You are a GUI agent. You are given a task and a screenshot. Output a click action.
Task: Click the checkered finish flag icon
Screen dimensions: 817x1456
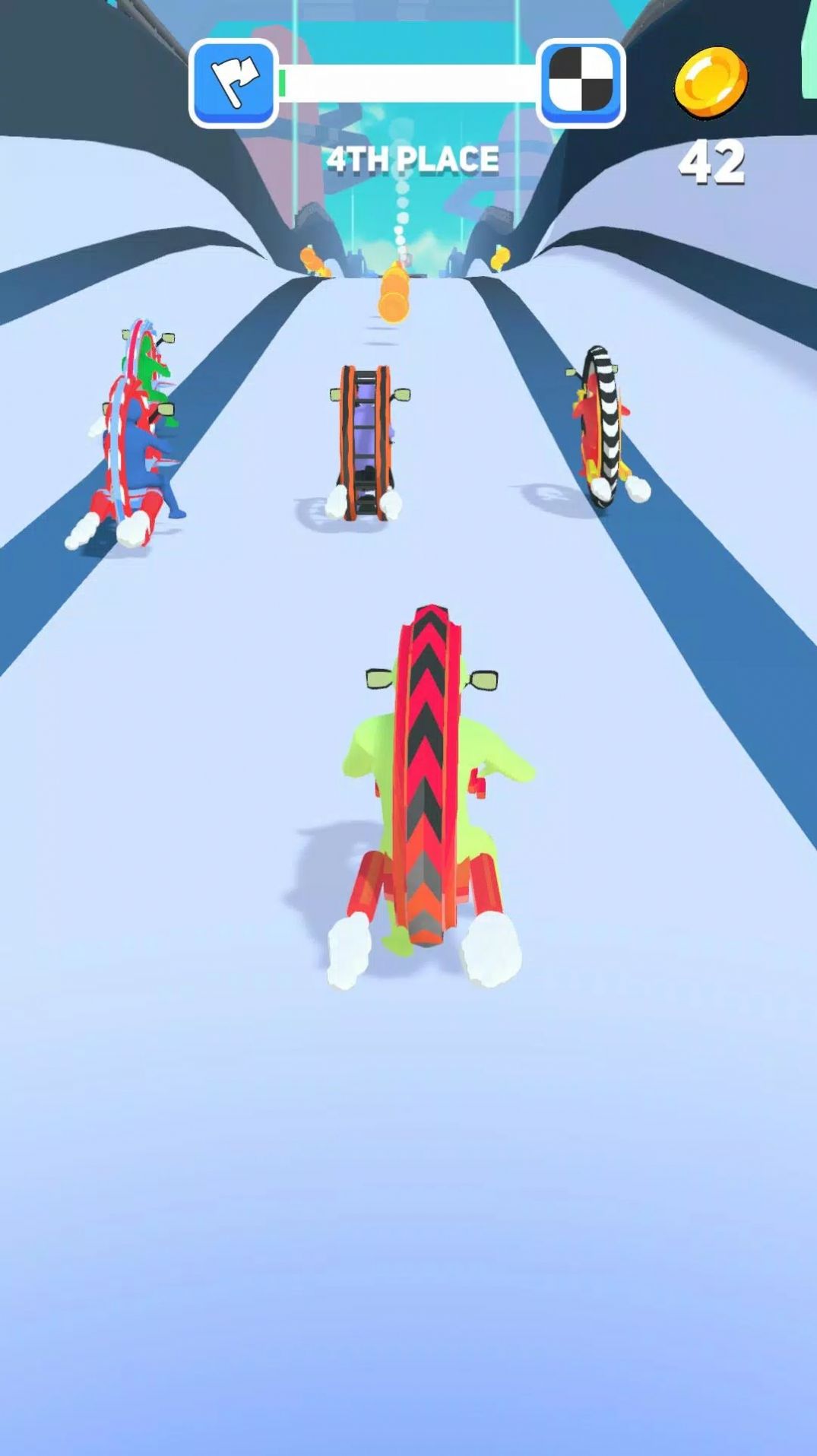pos(581,82)
